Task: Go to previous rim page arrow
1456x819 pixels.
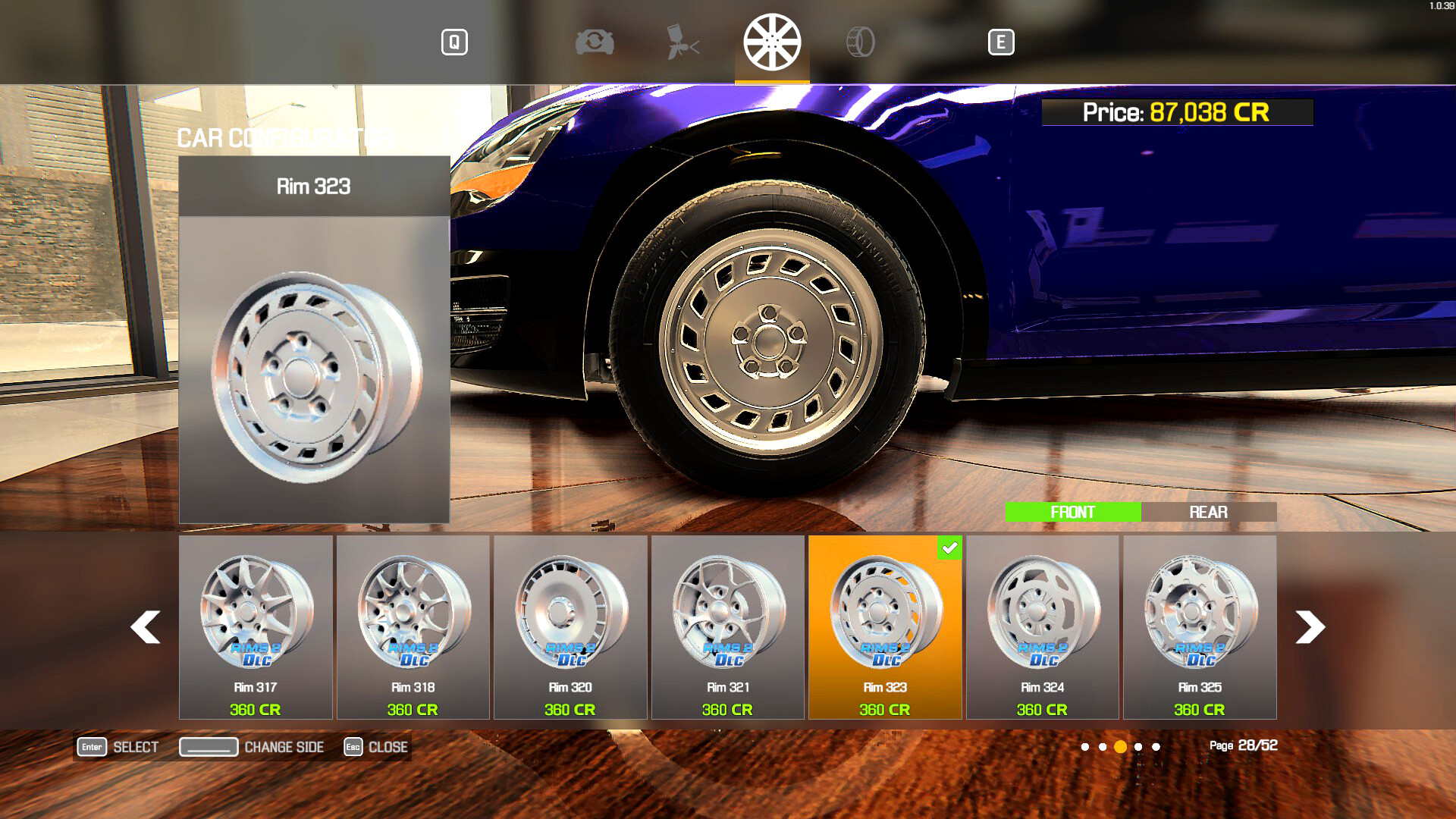Action: (x=146, y=627)
